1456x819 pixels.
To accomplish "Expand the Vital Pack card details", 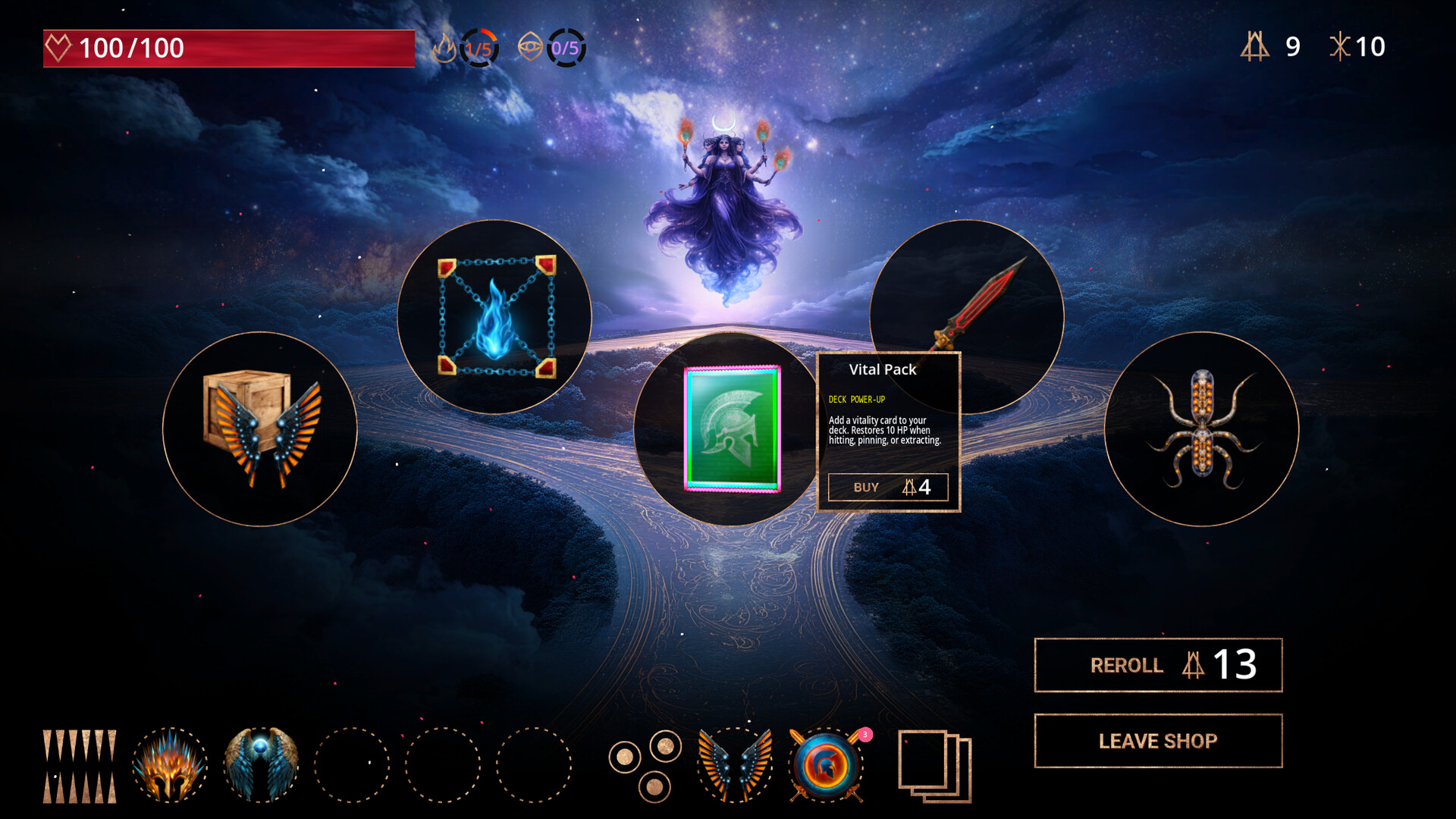I will click(730, 428).
